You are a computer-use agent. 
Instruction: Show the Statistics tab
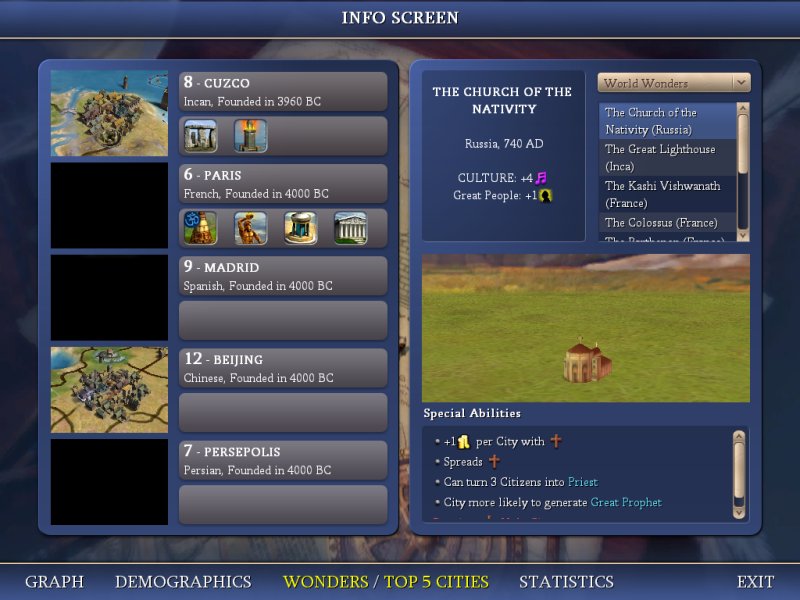(566, 581)
